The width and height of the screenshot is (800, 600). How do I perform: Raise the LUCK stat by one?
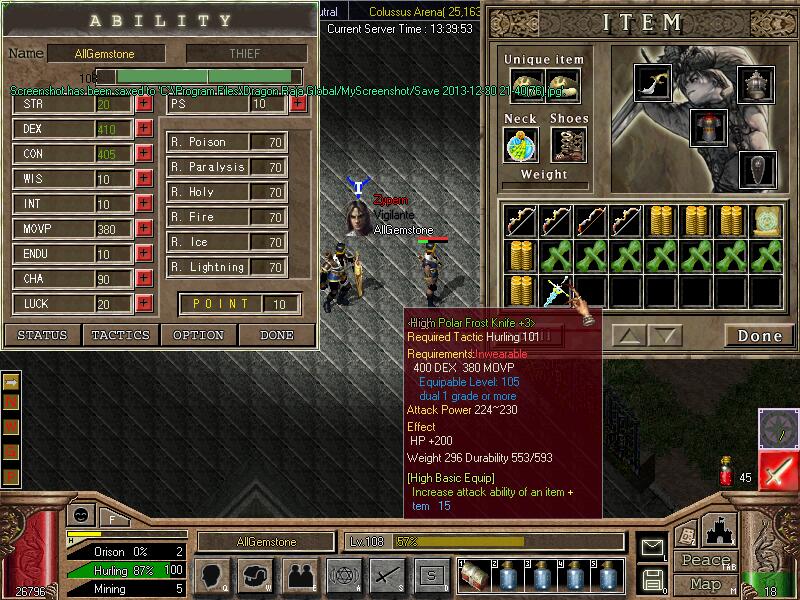click(x=144, y=304)
